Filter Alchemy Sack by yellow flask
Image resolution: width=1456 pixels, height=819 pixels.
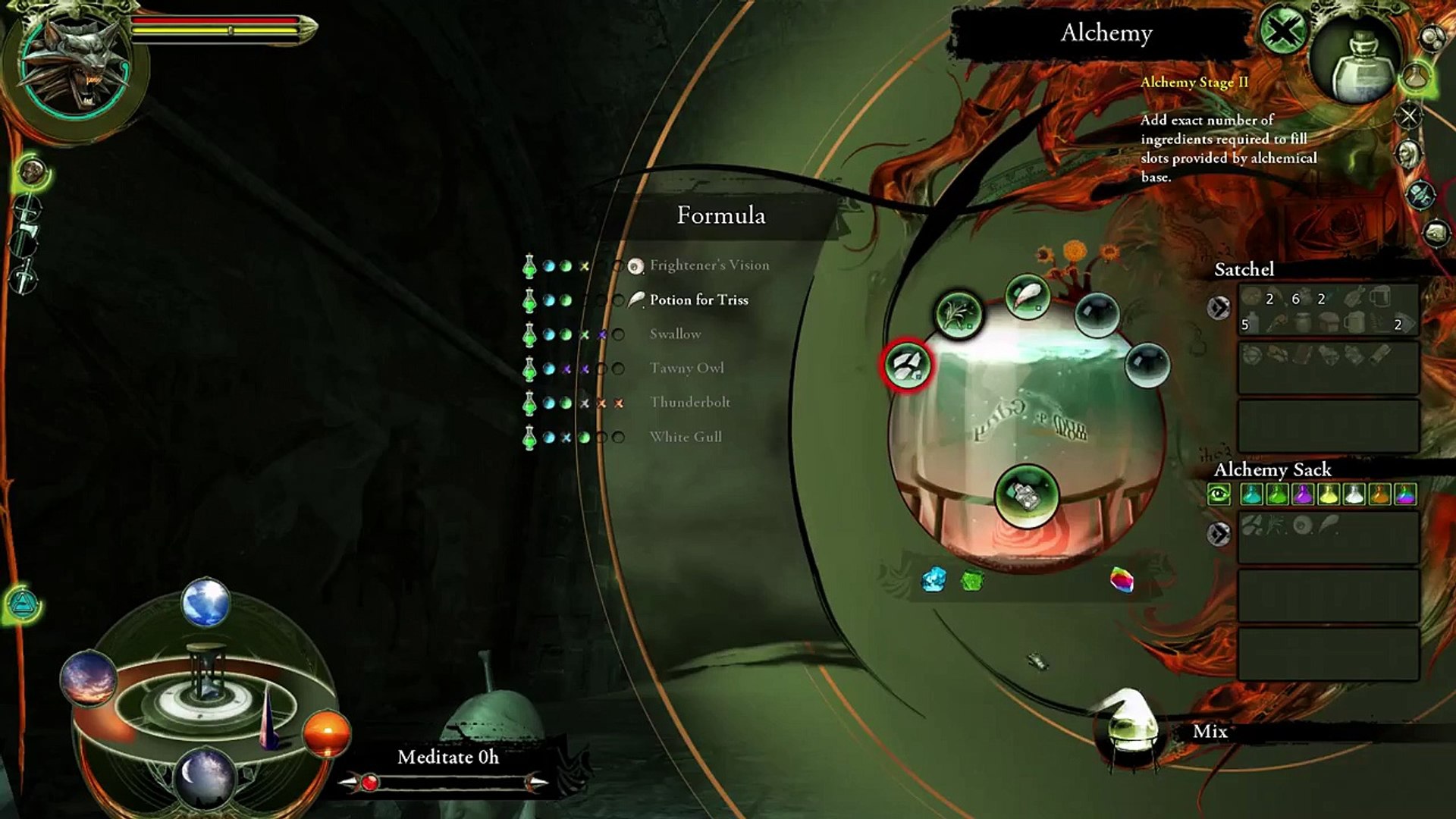1328,495
